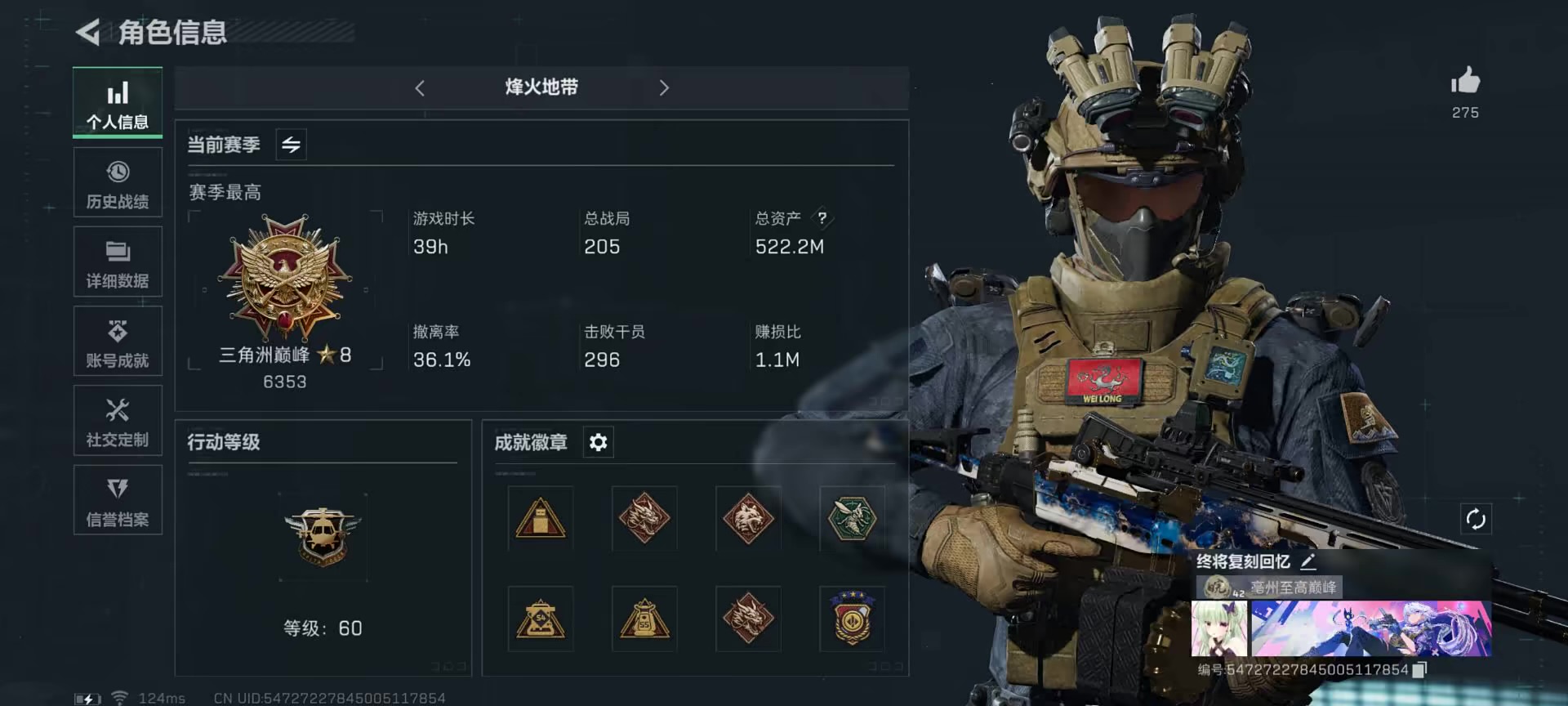Viewport: 1568px width, 706px height.
Task: Select the 当前赛季 section header
Action: pos(224,144)
